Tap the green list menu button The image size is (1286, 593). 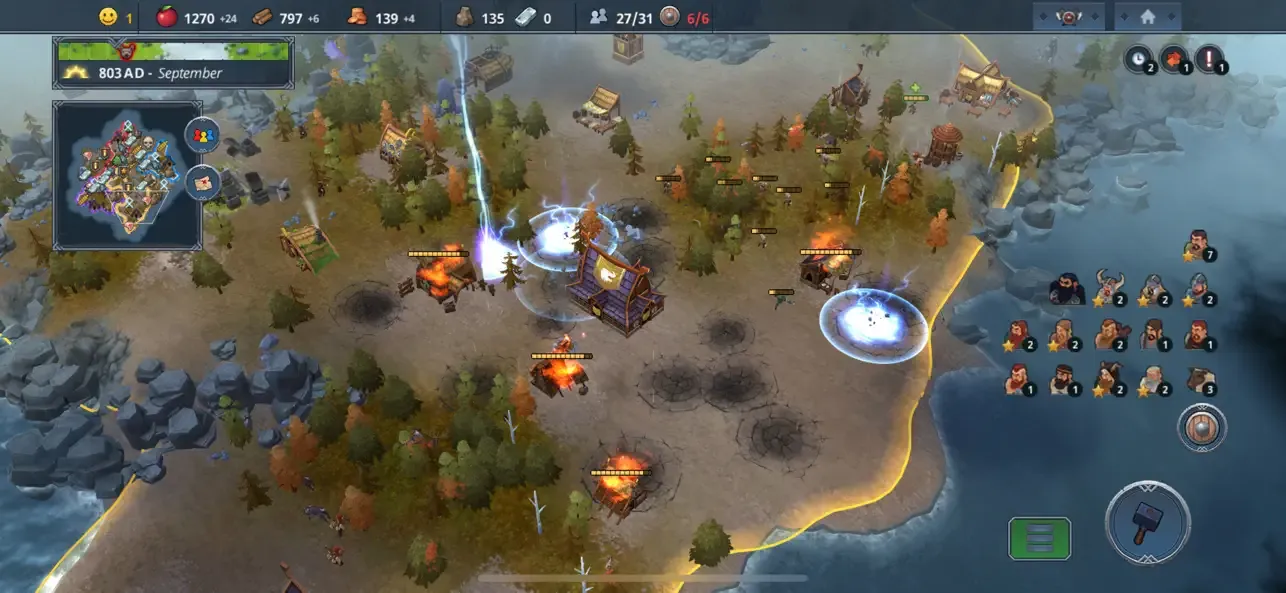coord(1039,538)
